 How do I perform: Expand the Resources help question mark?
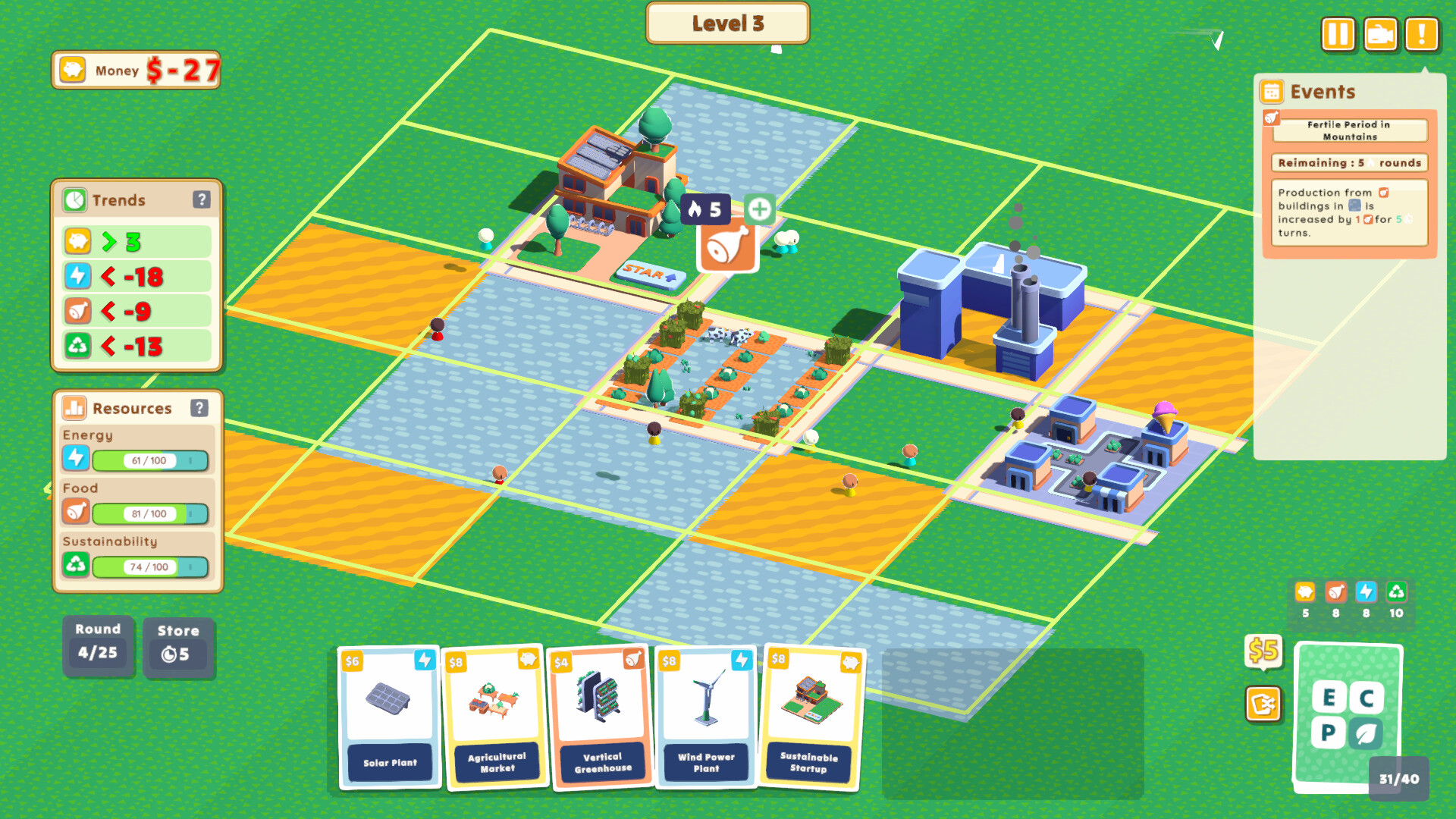point(200,408)
